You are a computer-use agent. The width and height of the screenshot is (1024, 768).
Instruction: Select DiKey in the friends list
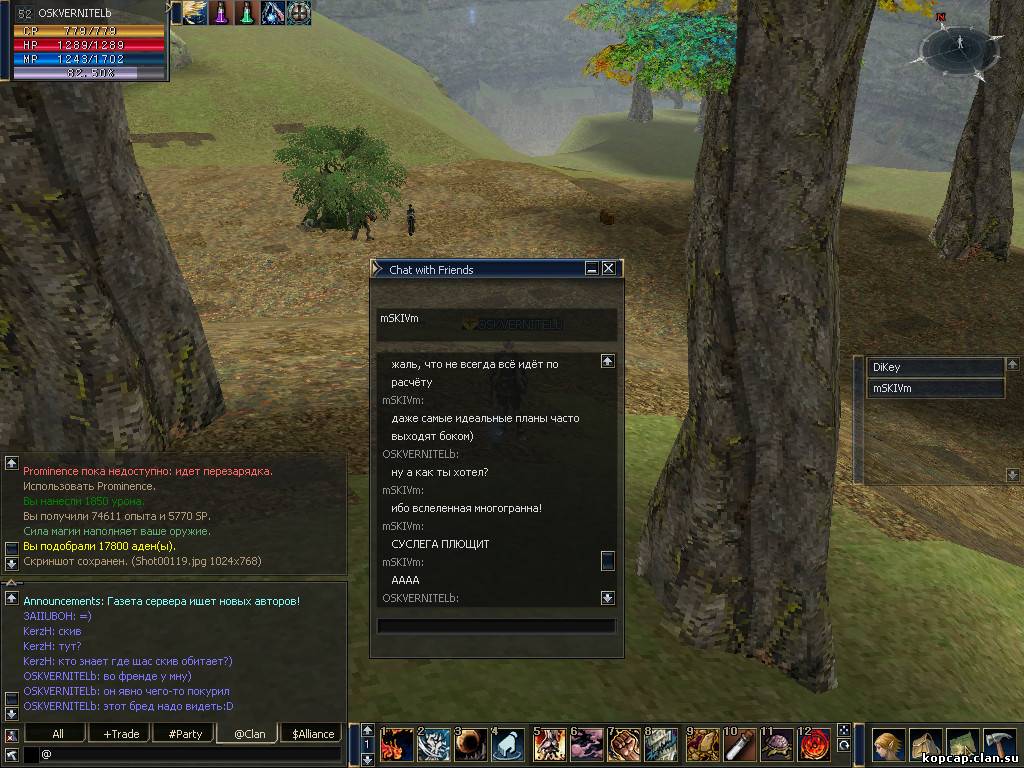(934, 368)
